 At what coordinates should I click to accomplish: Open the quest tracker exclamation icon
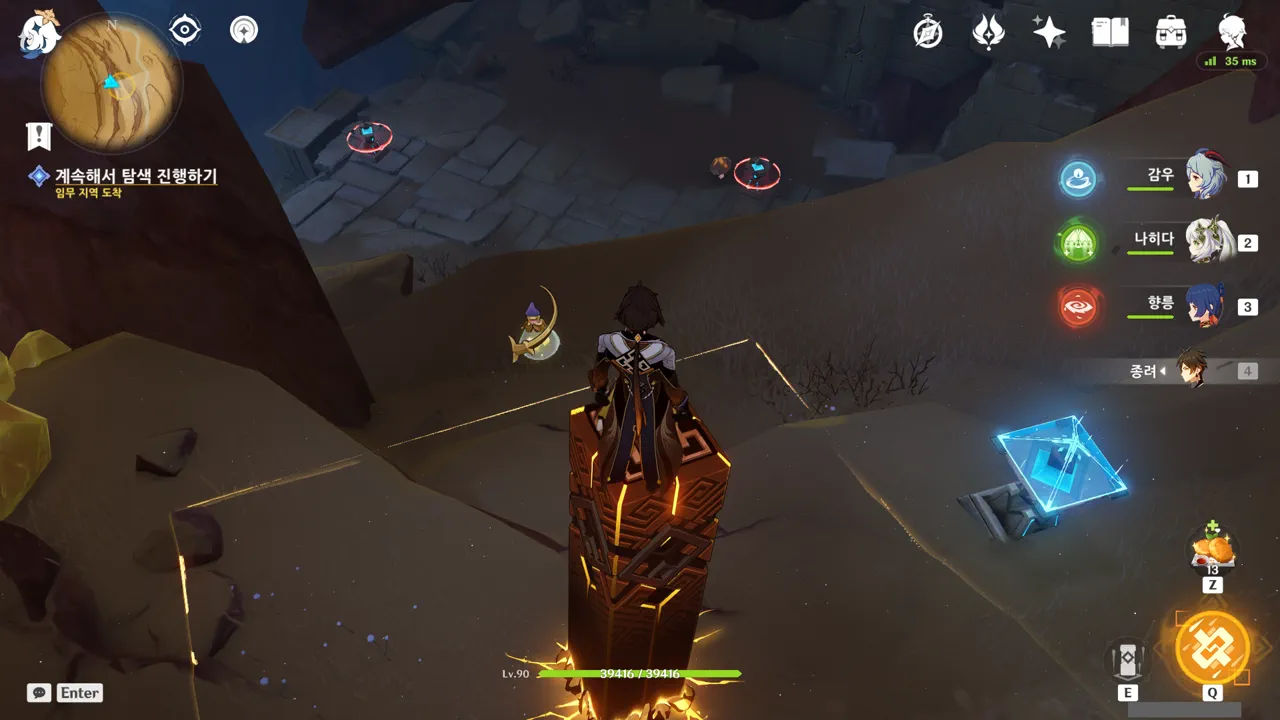click(x=39, y=135)
